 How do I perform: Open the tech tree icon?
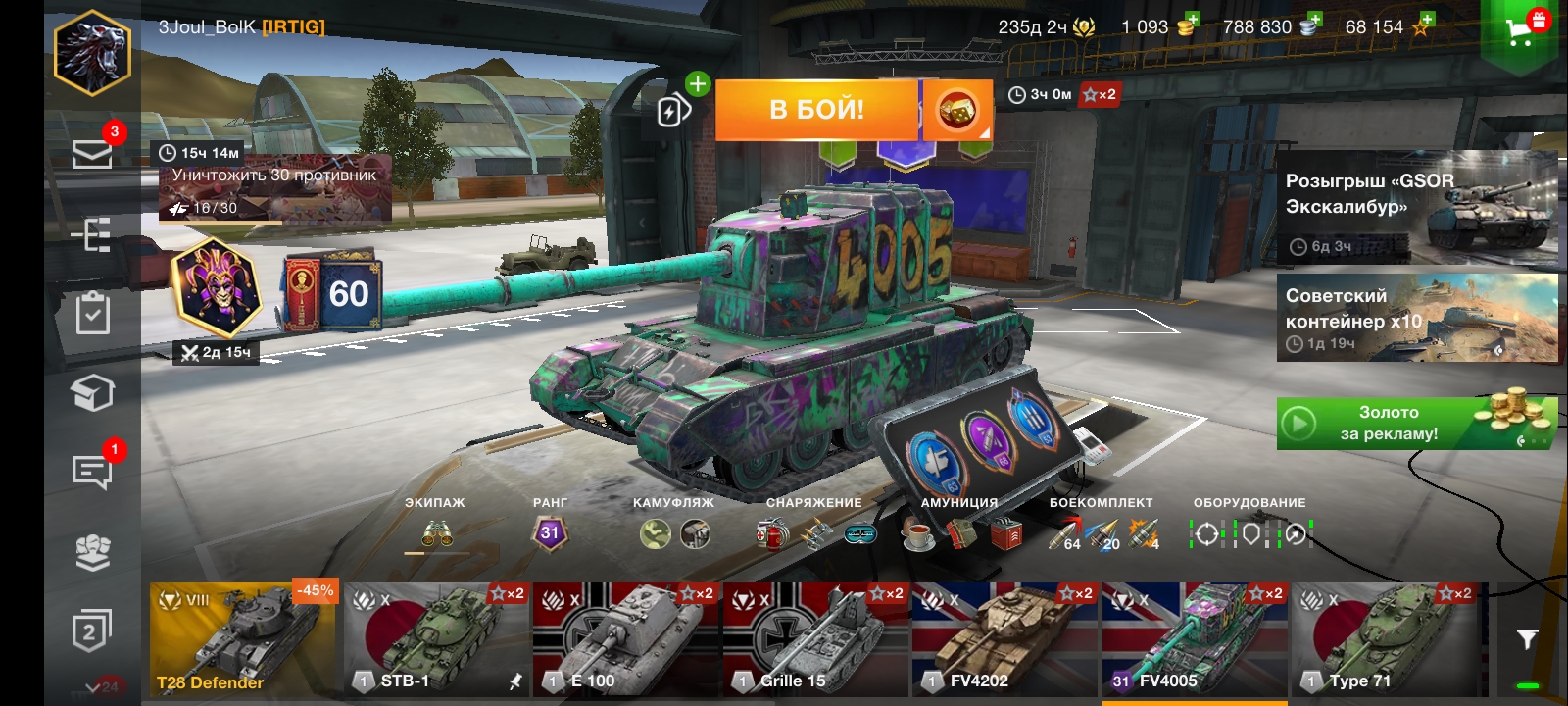92,235
